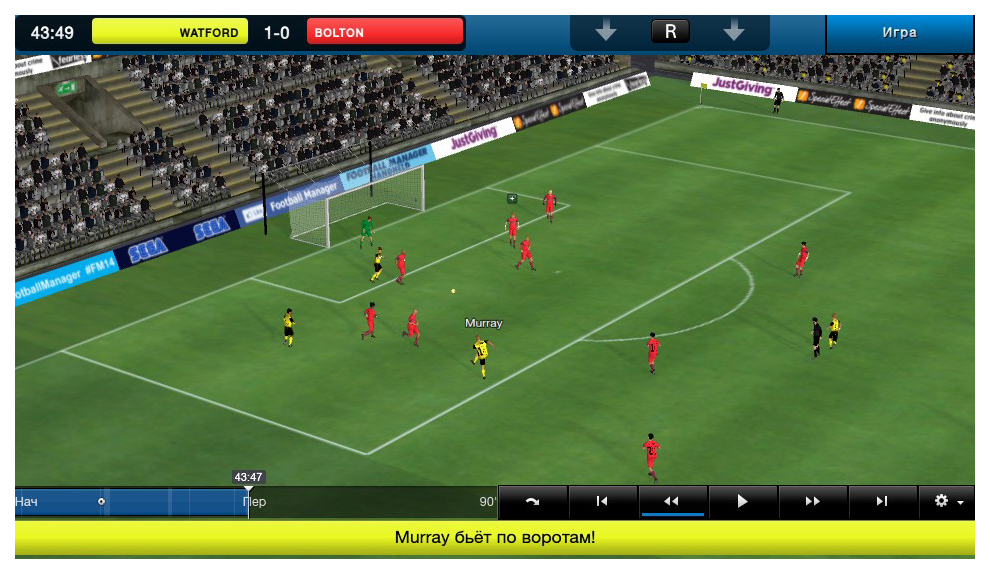Rewind the match replay
This screenshot has height=574, width=990.
672,501
